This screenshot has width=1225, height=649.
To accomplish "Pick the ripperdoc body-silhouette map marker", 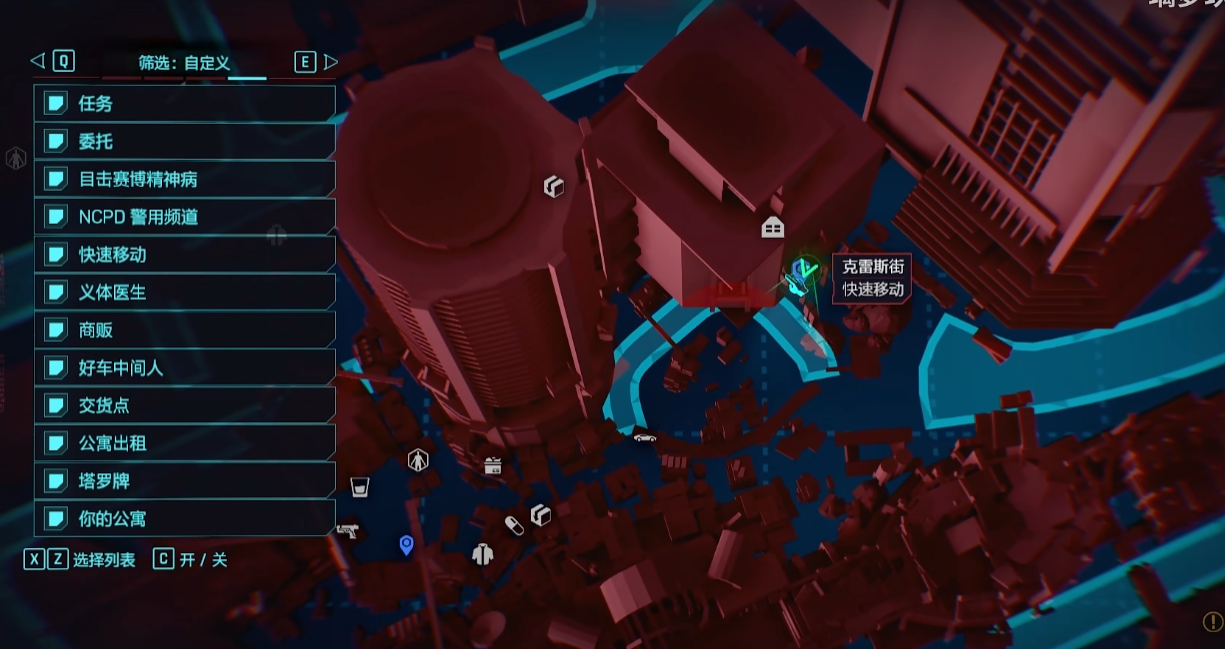I will point(418,460).
